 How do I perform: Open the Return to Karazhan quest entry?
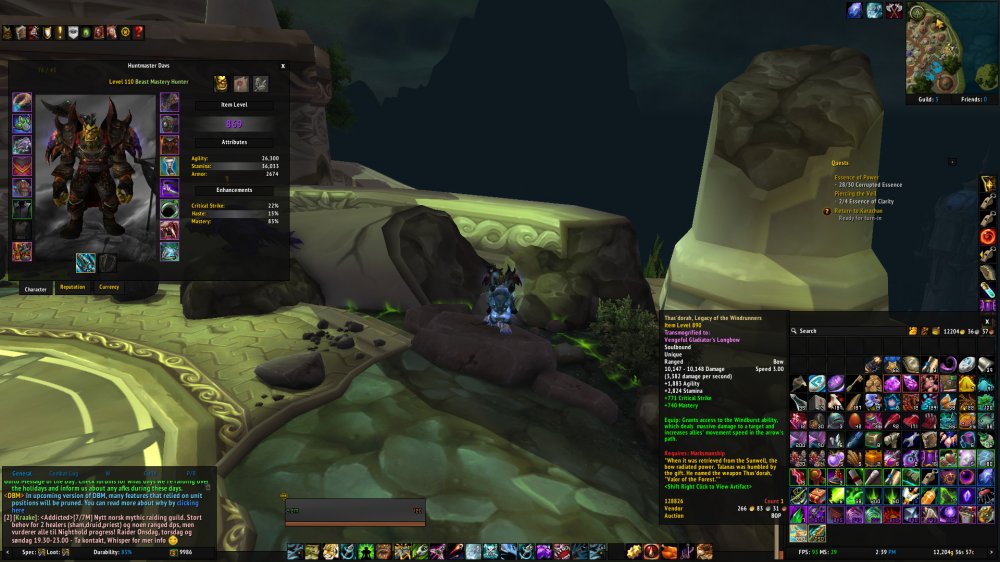click(x=861, y=211)
